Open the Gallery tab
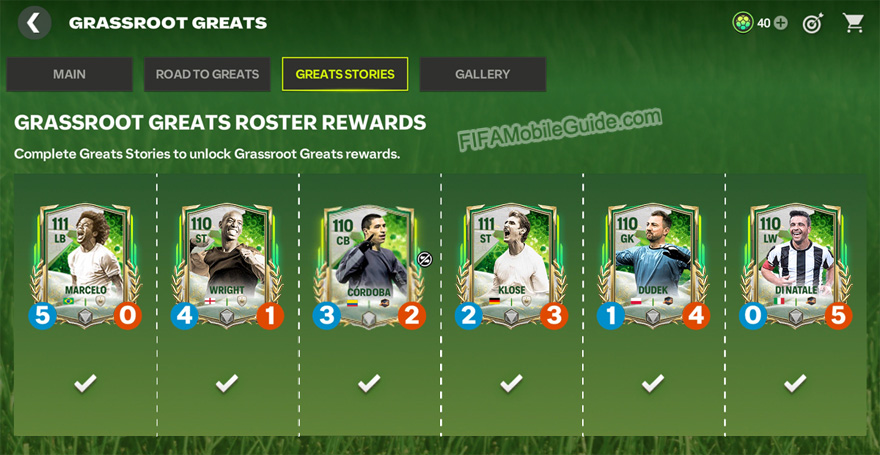This screenshot has height=455, width=880. click(482, 74)
